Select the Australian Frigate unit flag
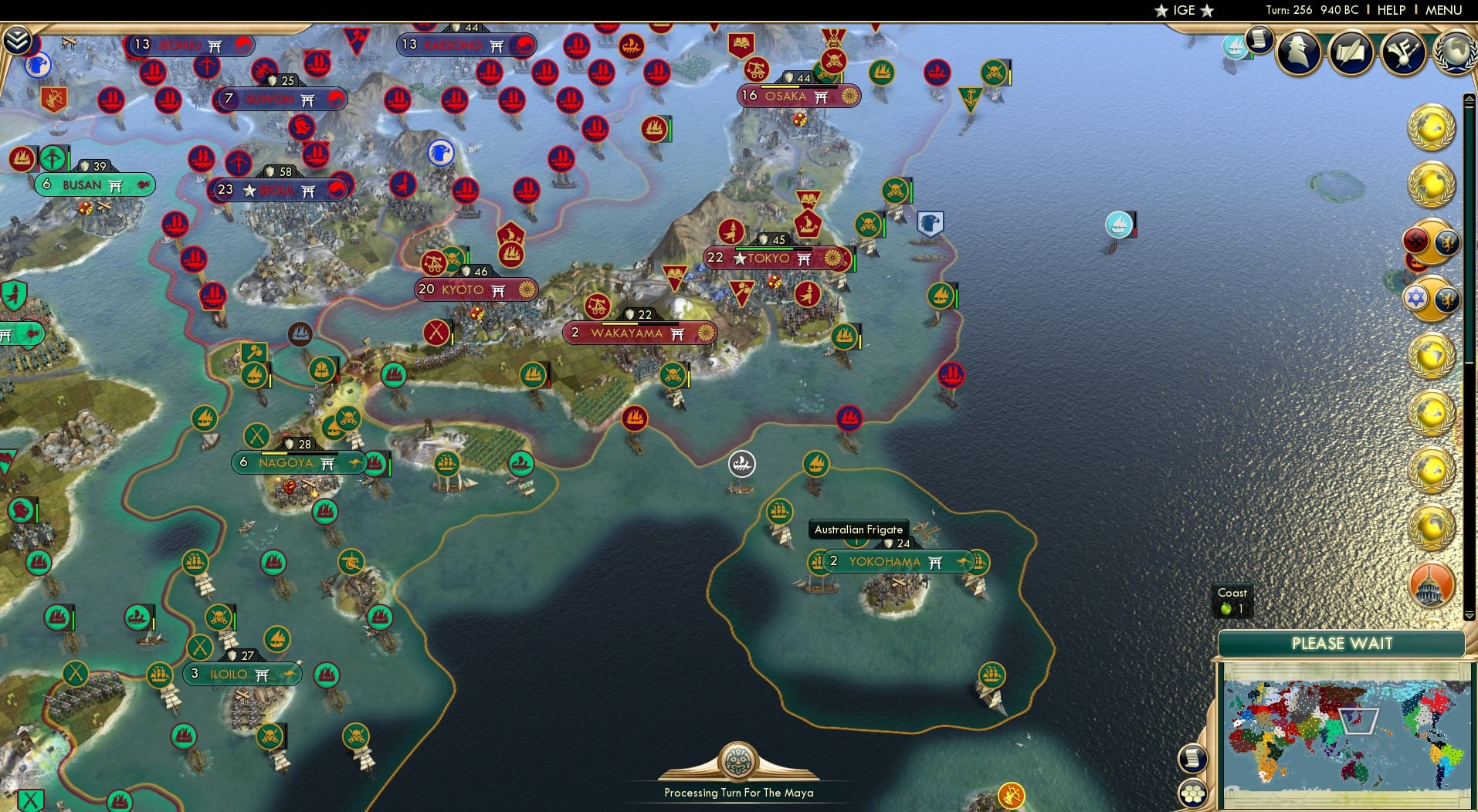 857,540
